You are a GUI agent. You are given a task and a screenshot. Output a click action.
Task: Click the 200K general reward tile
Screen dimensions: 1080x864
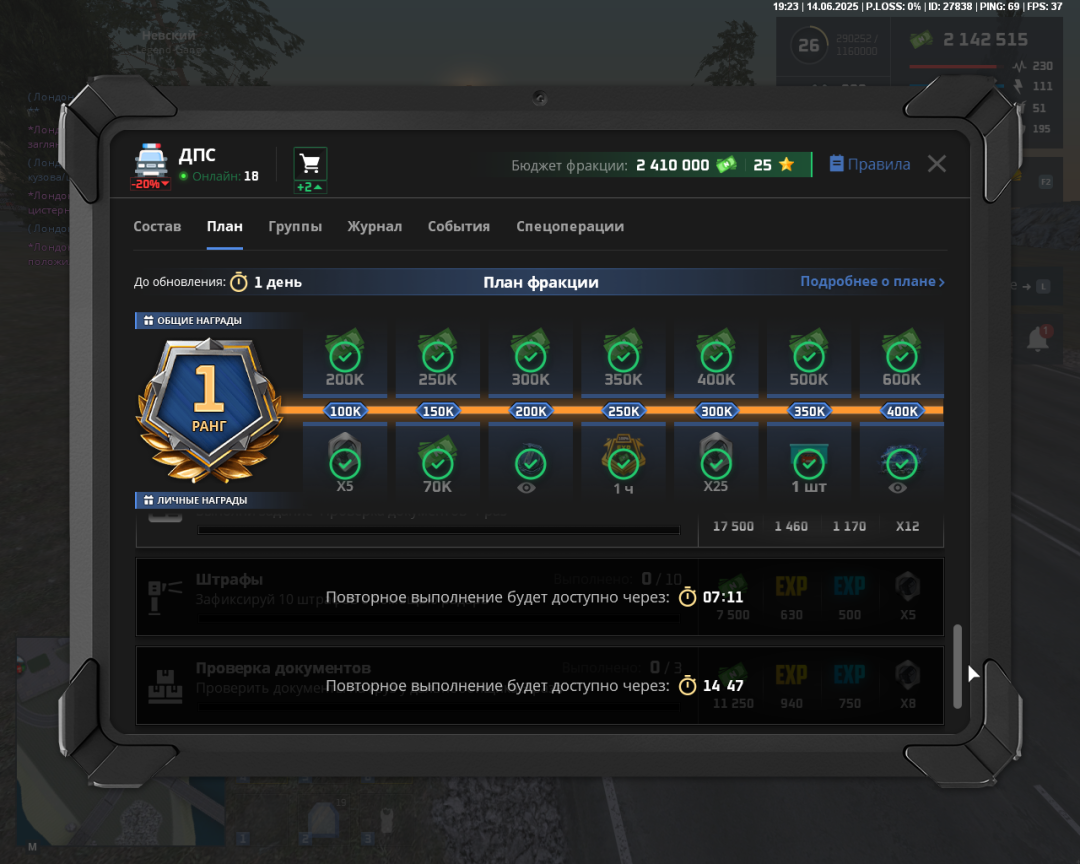[345, 360]
